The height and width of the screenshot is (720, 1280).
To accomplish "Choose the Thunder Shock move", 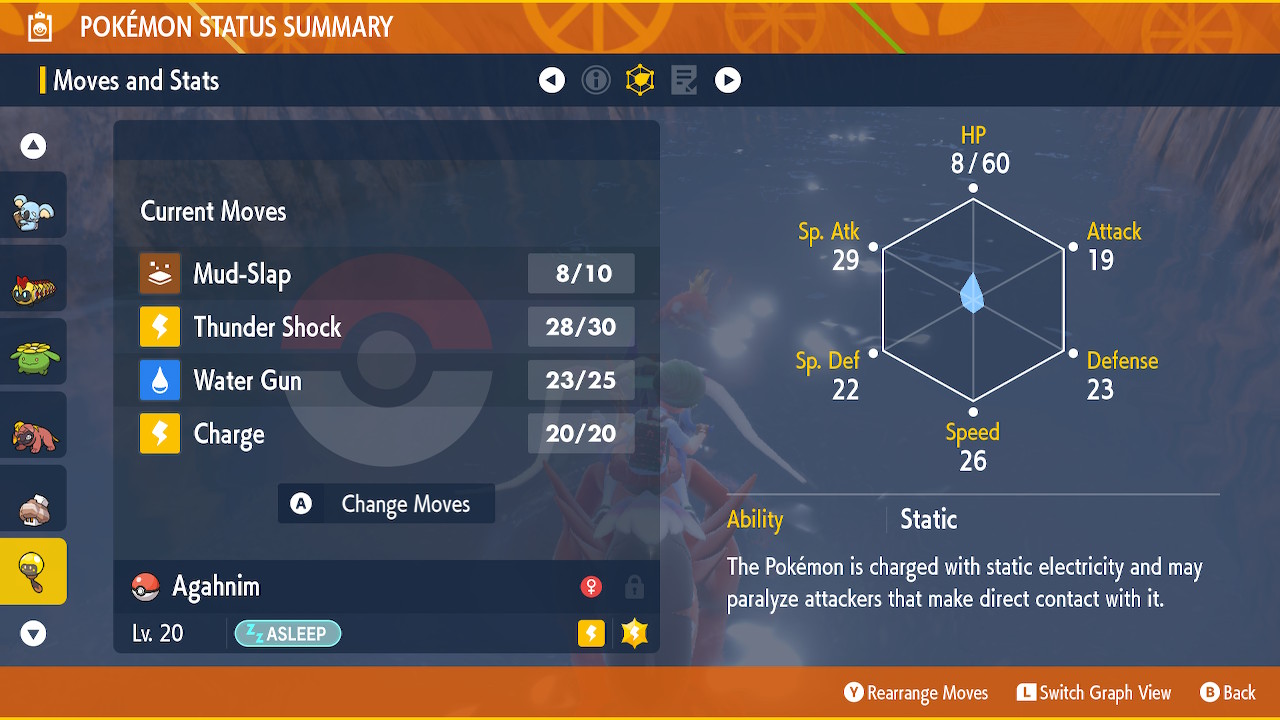I will click(386, 327).
